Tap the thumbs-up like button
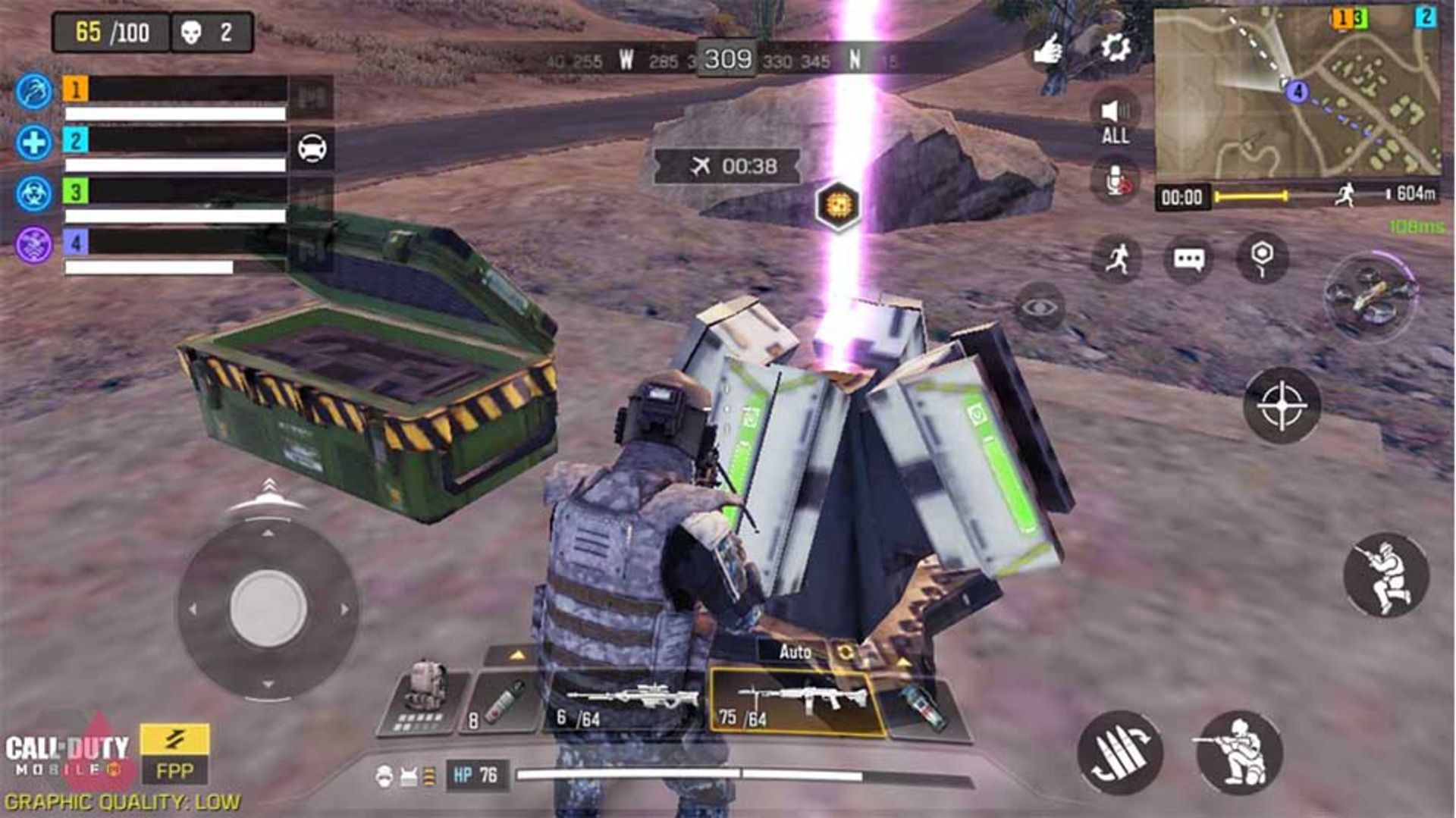 [x=1049, y=51]
